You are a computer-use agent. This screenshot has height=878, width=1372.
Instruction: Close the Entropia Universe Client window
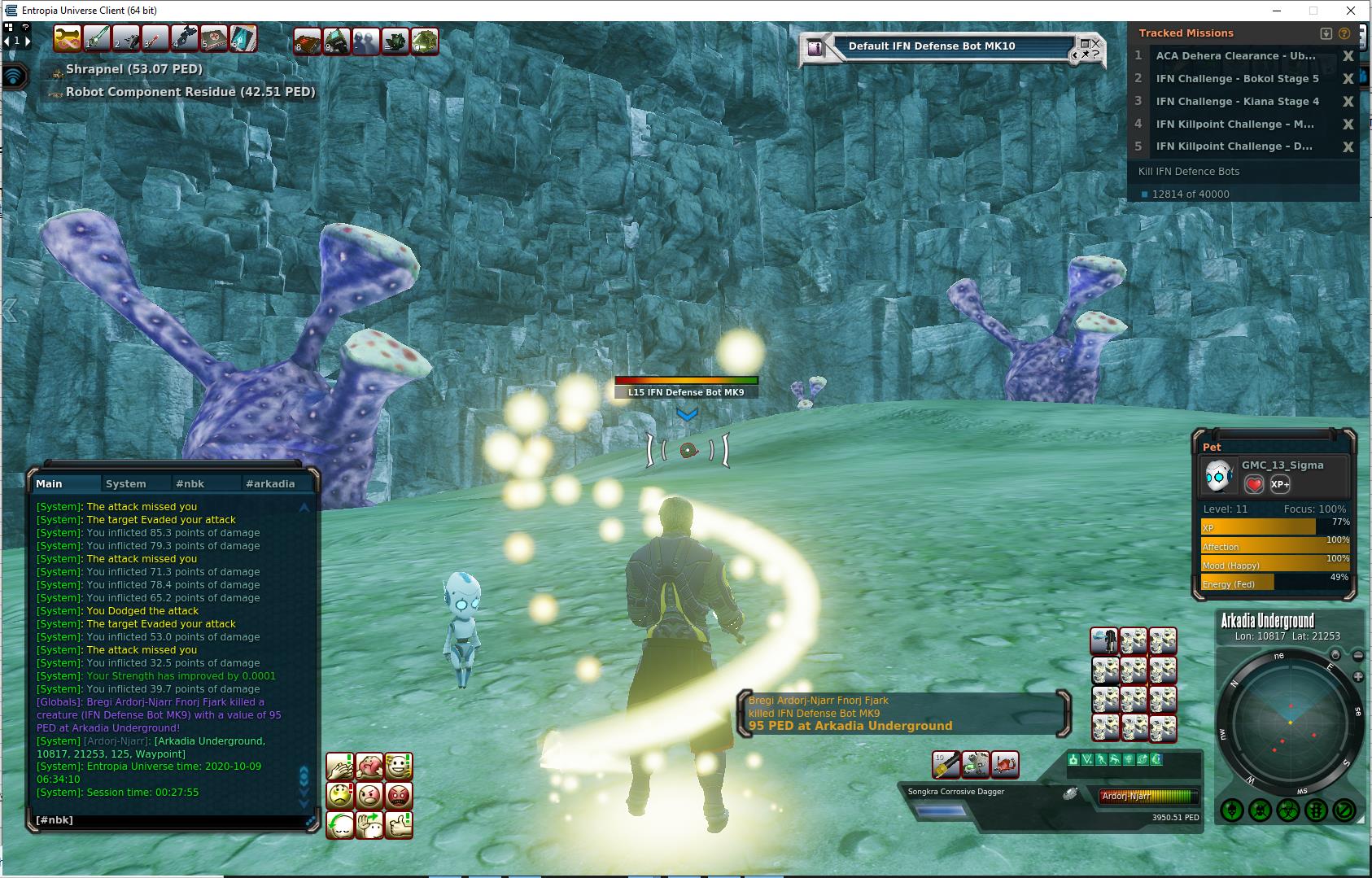tap(1352, 11)
